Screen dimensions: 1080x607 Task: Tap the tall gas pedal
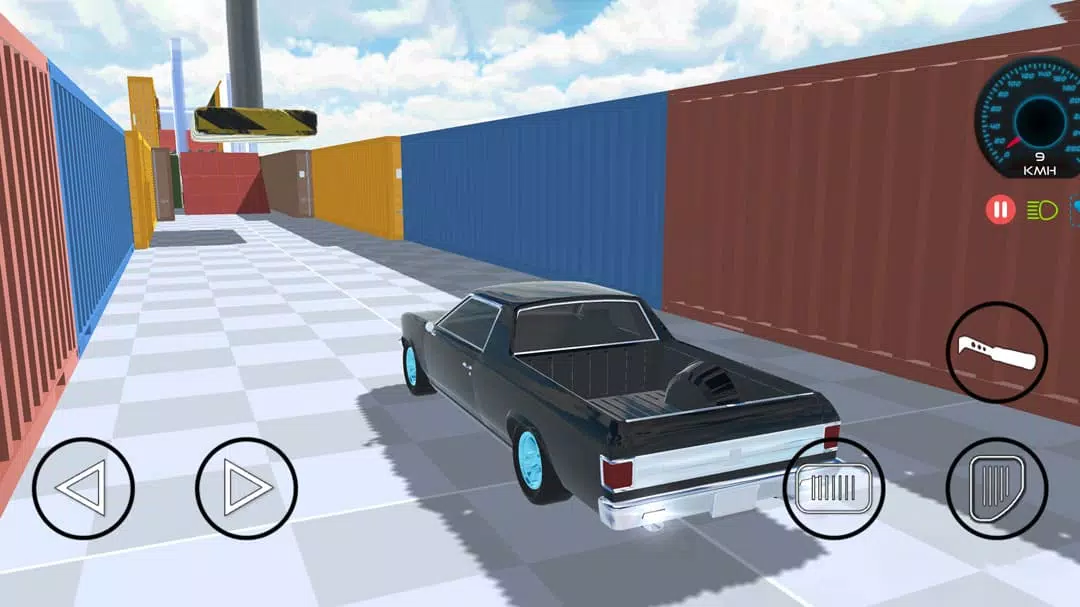click(996, 488)
